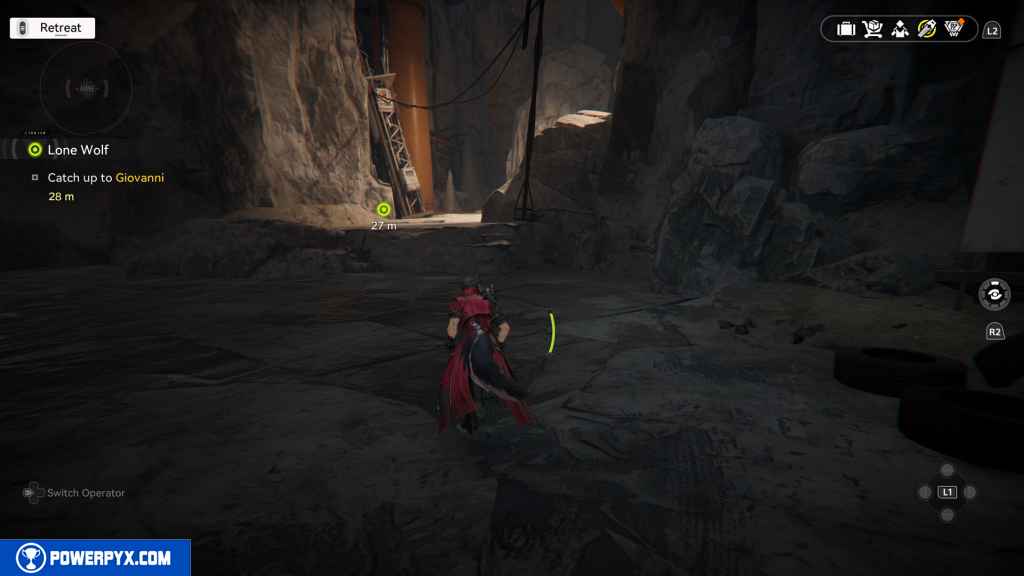Viewport: 1024px width, 576px height.
Task: Open the suitcase inventory icon
Action: (x=846, y=29)
